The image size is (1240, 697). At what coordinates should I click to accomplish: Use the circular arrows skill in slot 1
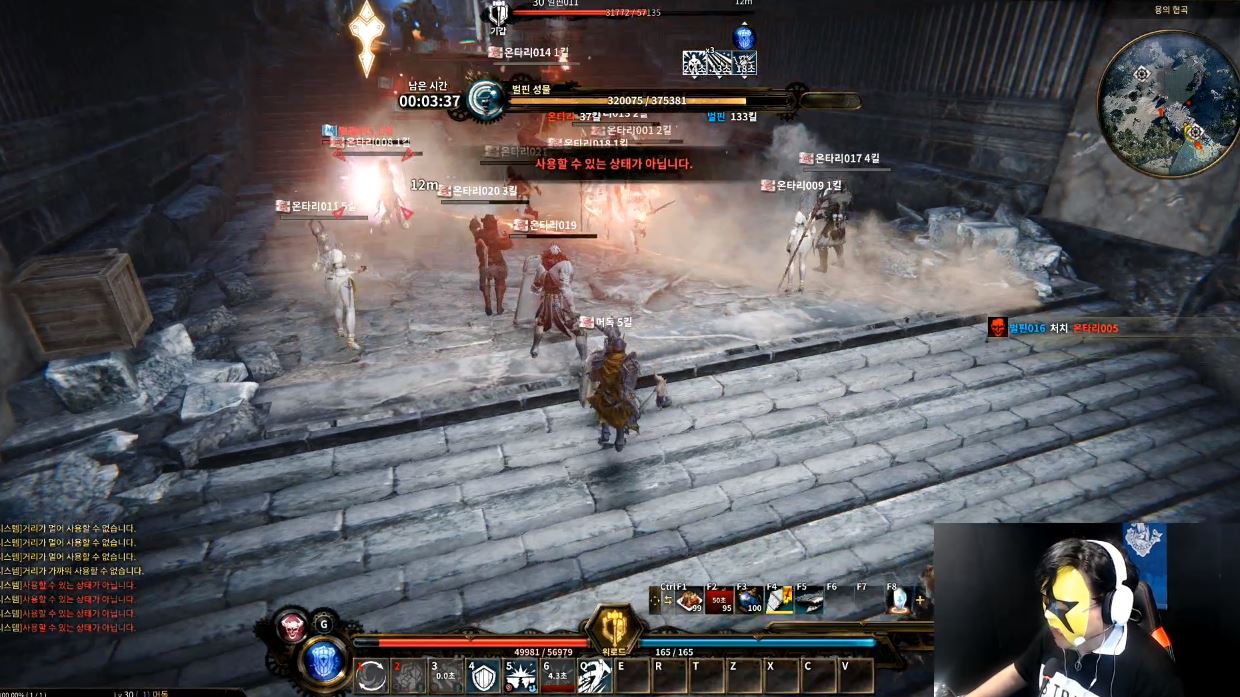[x=371, y=677]
